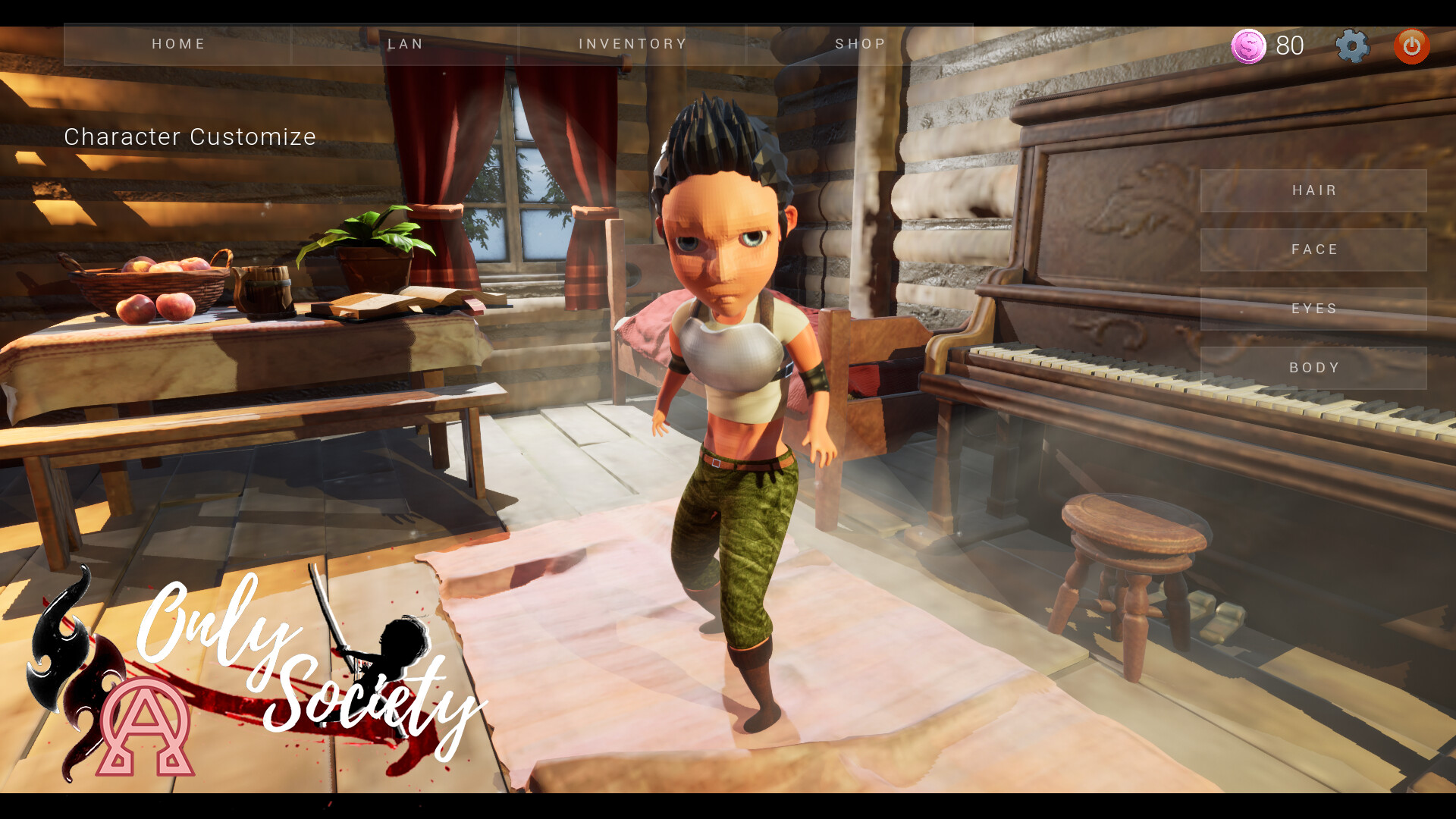Open the Eyes customization option
The width and height of the screenshot is (1456, 819).
tap(1313, 309)
